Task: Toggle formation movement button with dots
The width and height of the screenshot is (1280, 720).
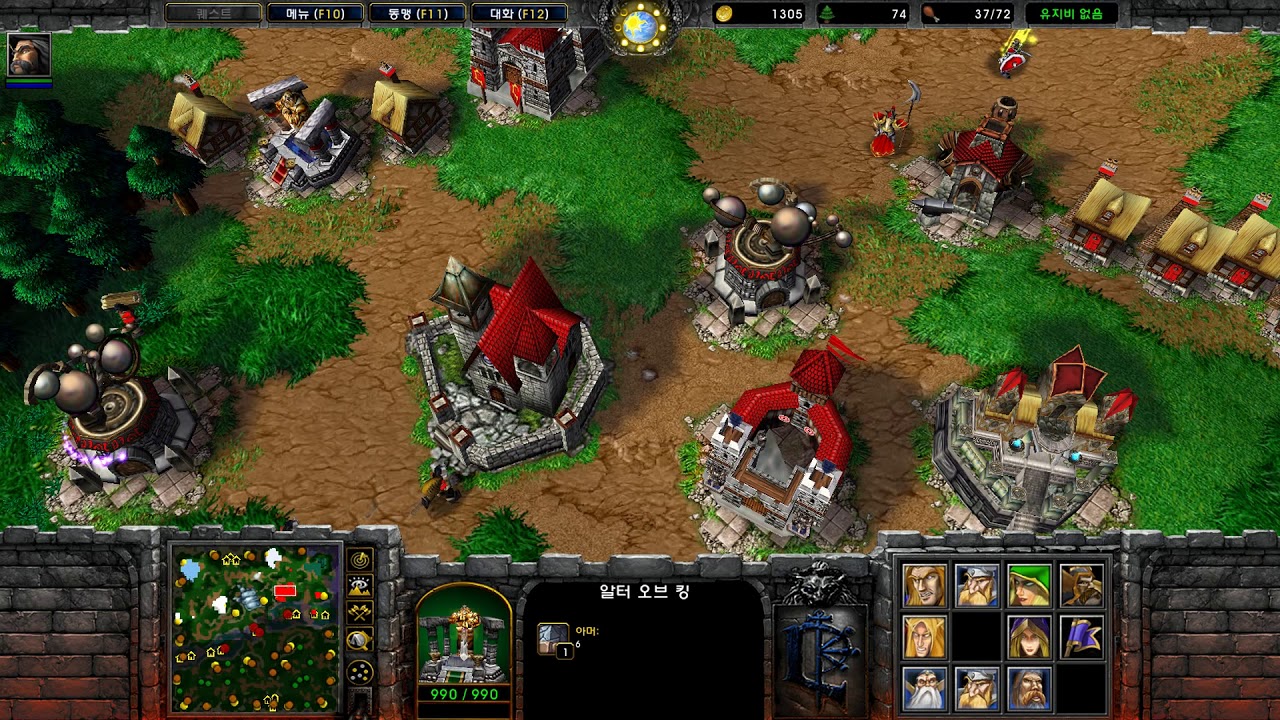Action: point(360,671)
